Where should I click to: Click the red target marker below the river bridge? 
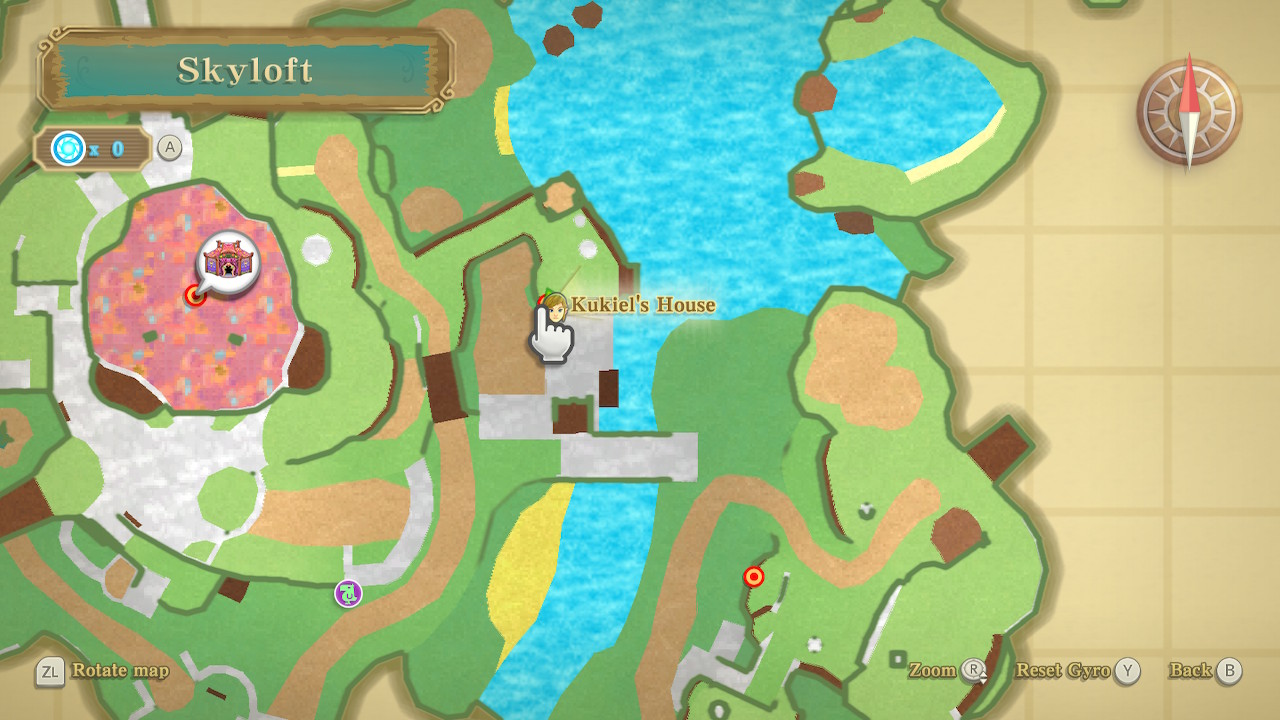click(x=754, y=577)
